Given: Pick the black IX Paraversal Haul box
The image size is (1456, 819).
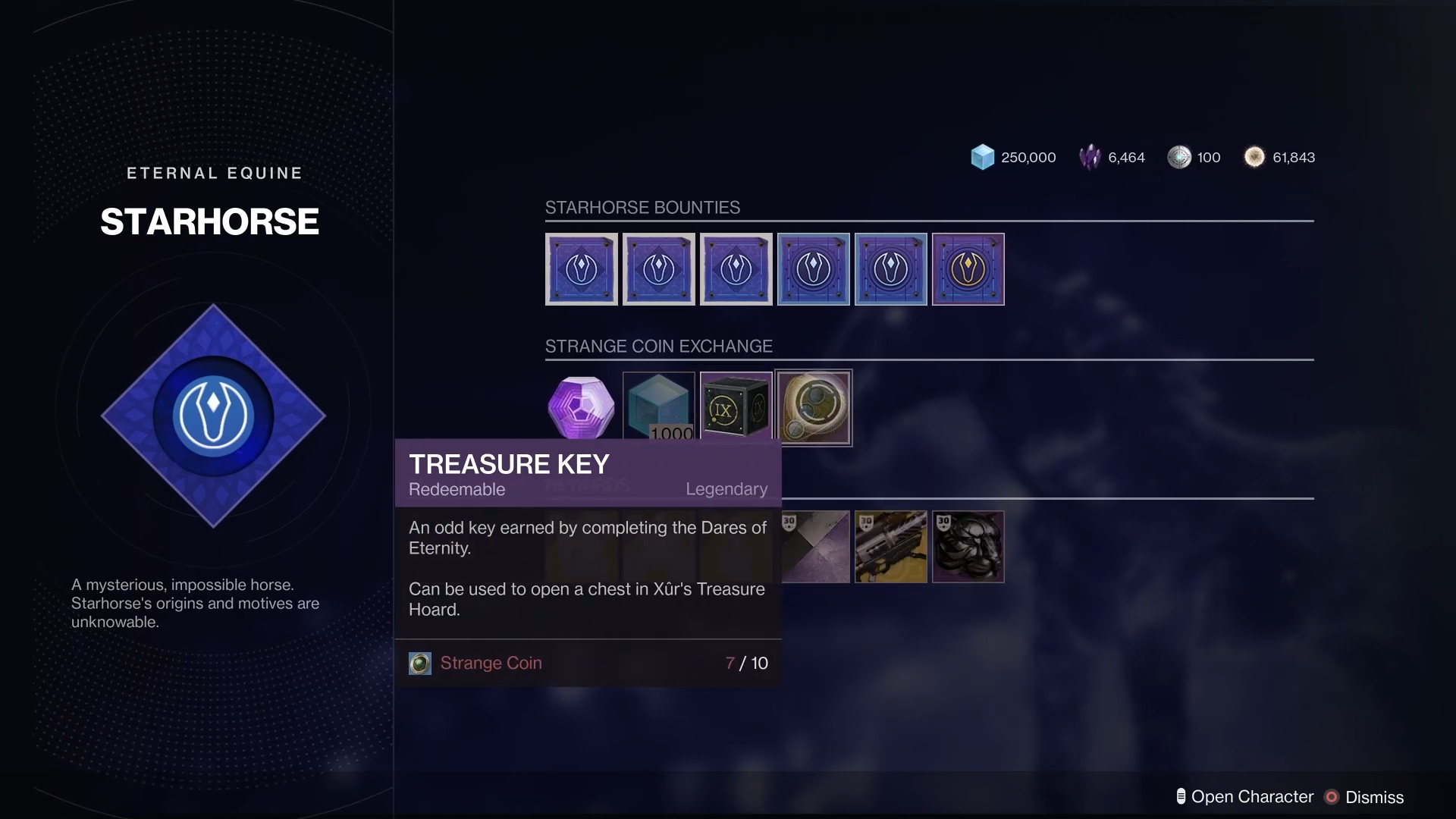Looking at the screenshot, I should [x=736, y=408].
